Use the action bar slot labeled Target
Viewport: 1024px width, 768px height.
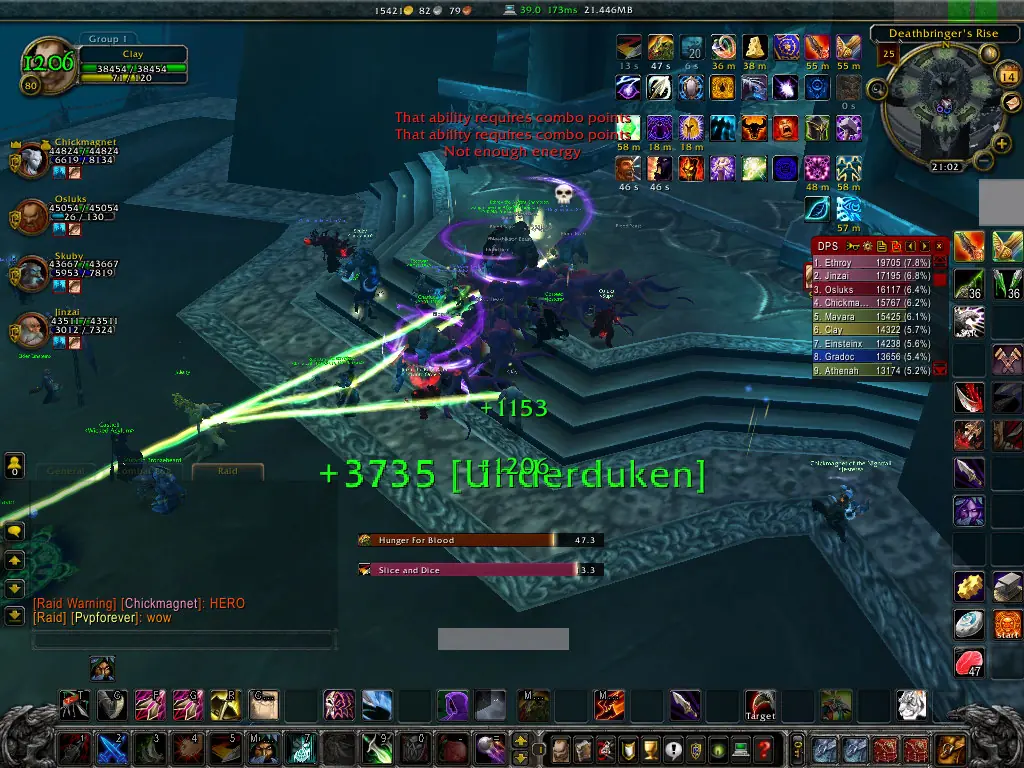coord(760,705)
